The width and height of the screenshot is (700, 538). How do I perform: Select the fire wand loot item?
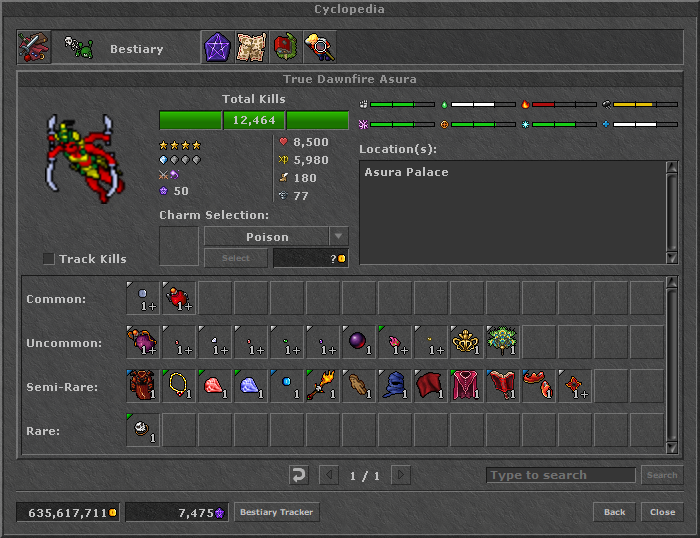[323, 386]
